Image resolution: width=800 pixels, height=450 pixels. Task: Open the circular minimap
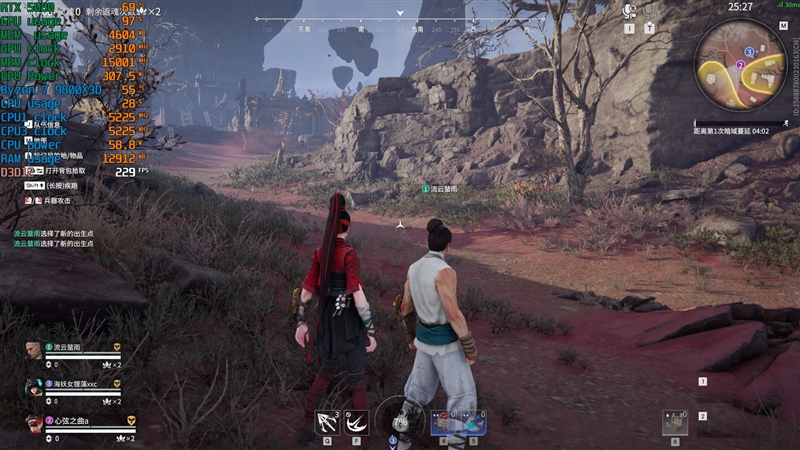[741, 66]
